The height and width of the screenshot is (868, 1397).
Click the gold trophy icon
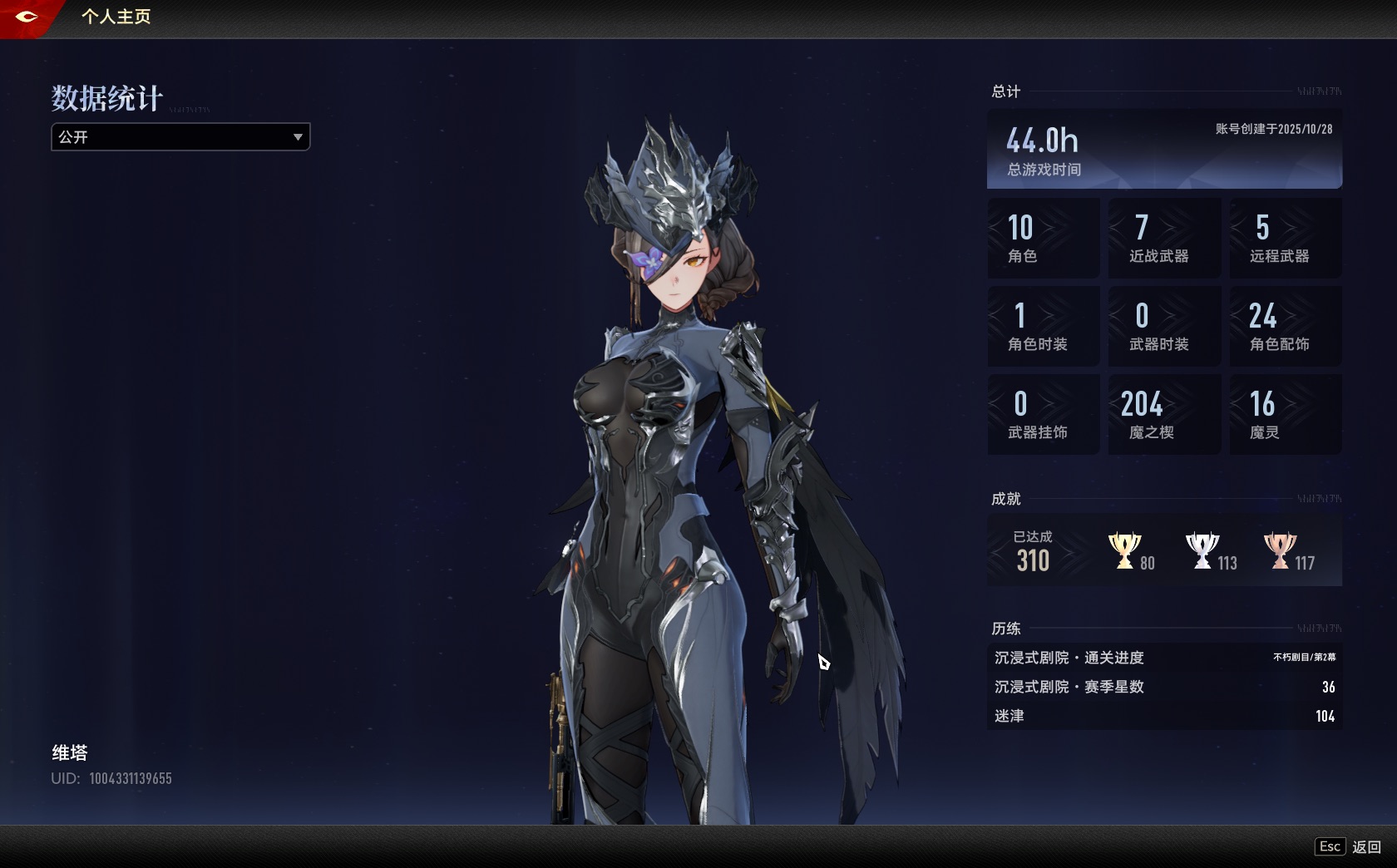coord(1124,550)
